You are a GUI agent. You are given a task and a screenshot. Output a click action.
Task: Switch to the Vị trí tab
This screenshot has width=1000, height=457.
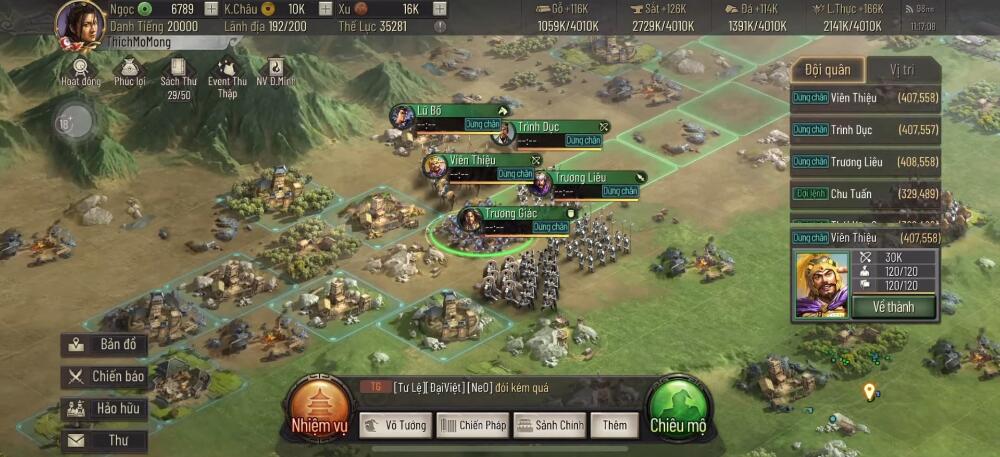[903, 69]
